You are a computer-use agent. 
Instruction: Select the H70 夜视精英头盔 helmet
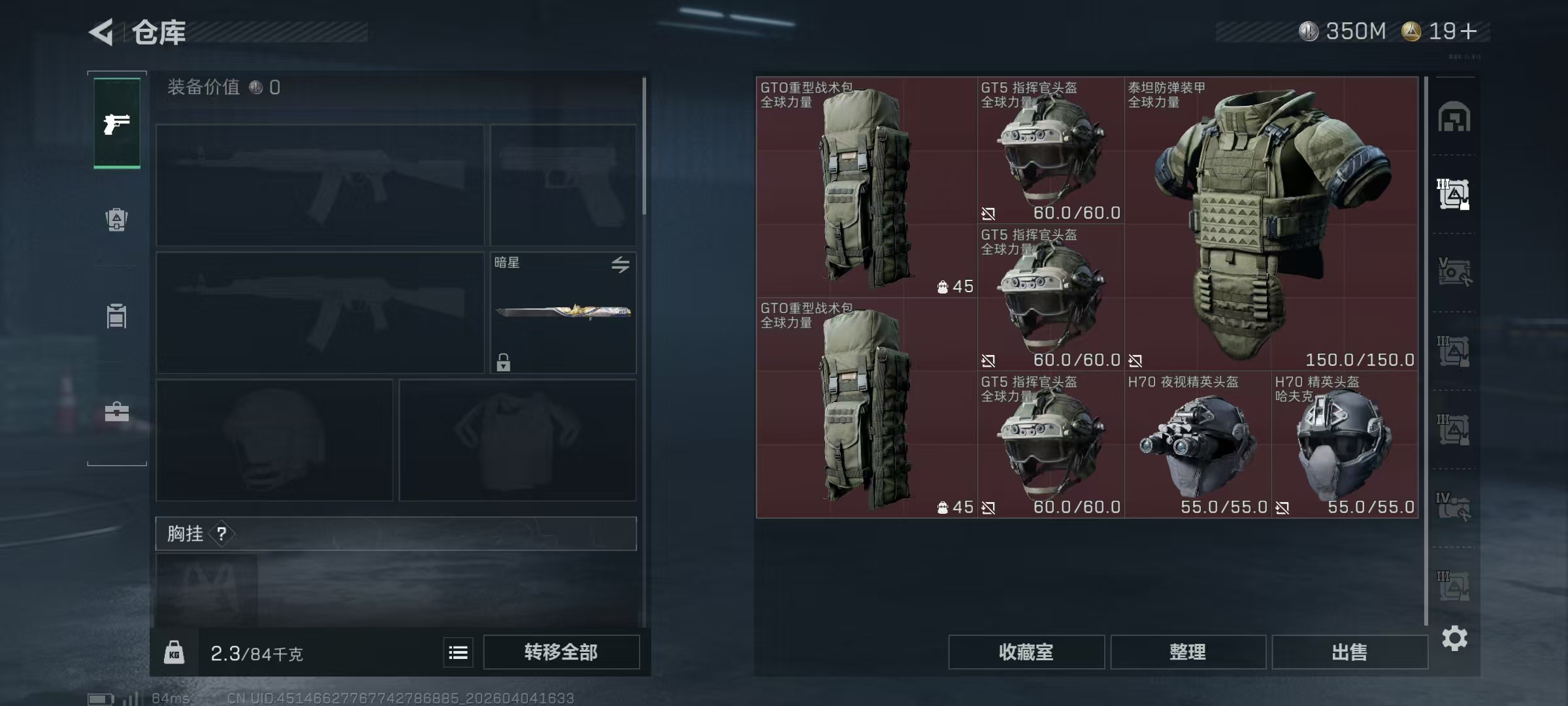point(1197,445)
